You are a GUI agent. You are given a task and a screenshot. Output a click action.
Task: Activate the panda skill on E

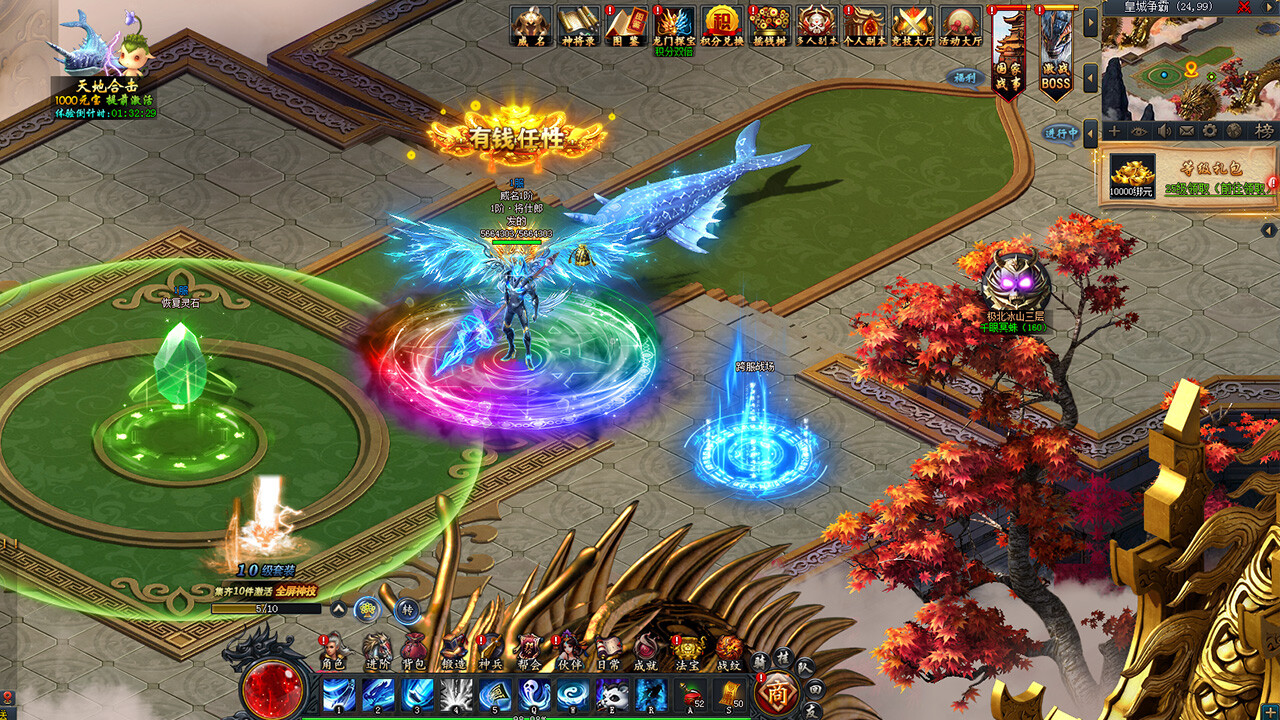(611, 694)
